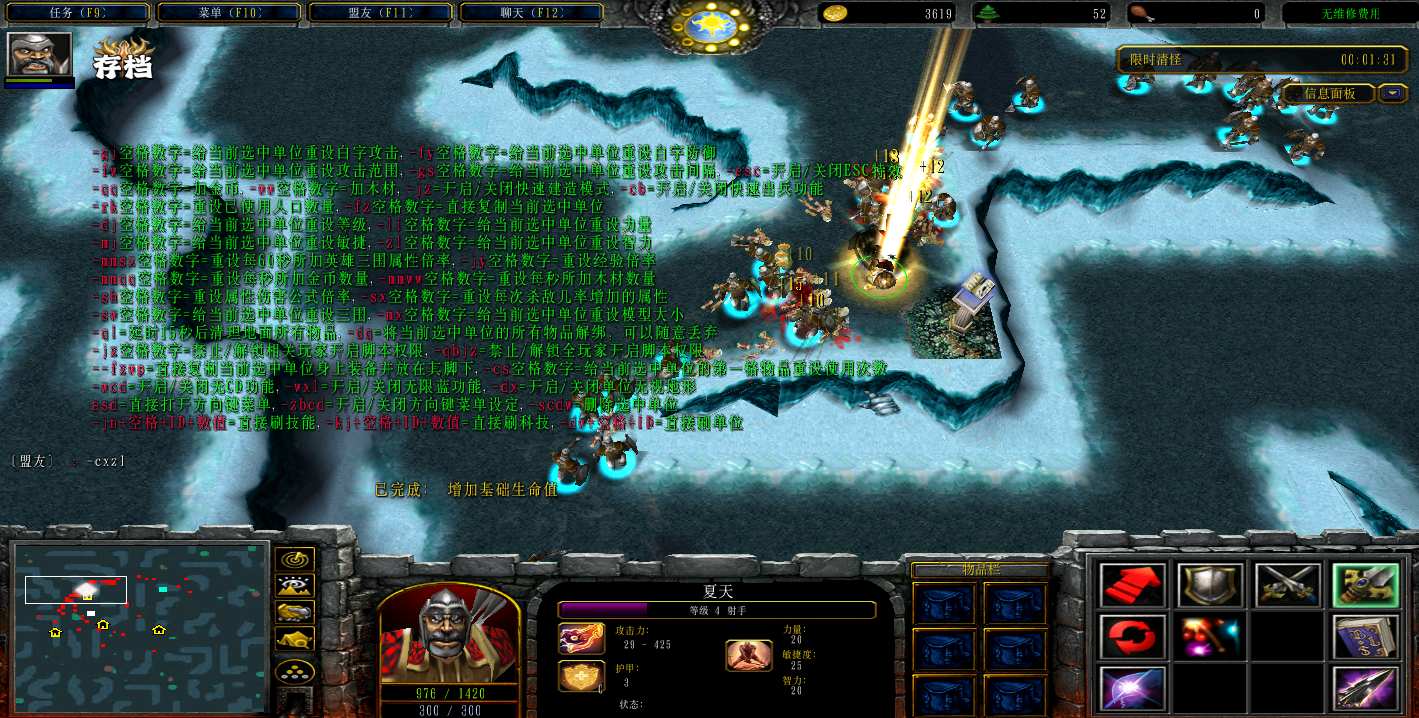Open the purple spellbook ability

(x=1364, y=637)
